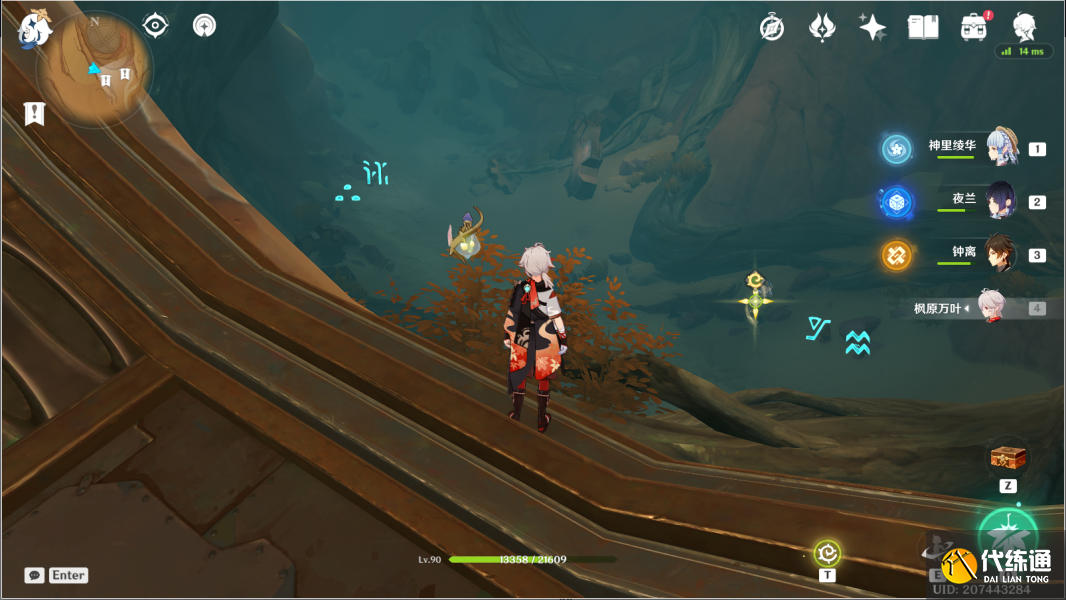Open the Wish menu icon

[822, 27]
